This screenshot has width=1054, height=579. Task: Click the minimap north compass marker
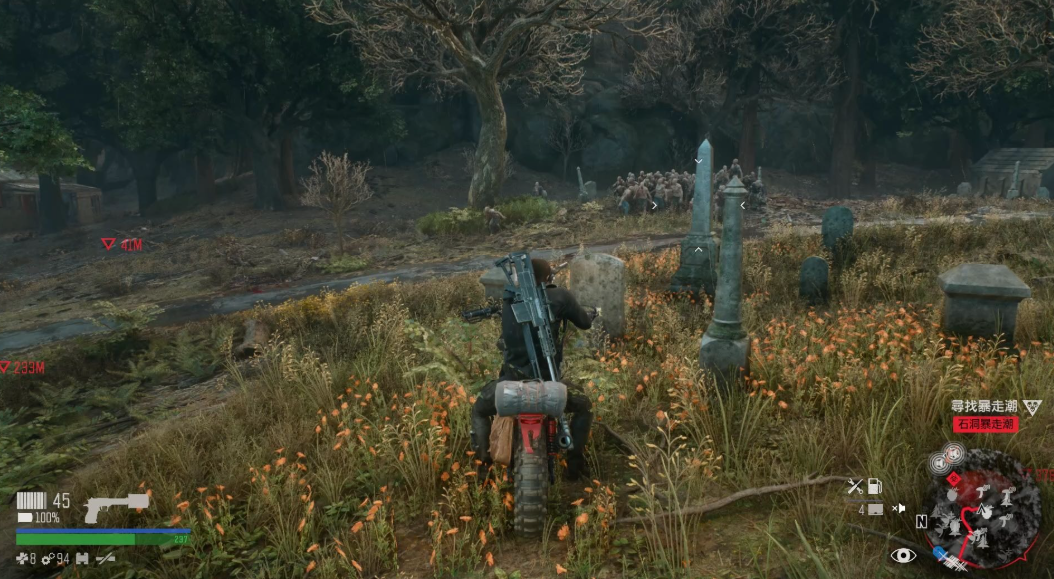[920, 522]
